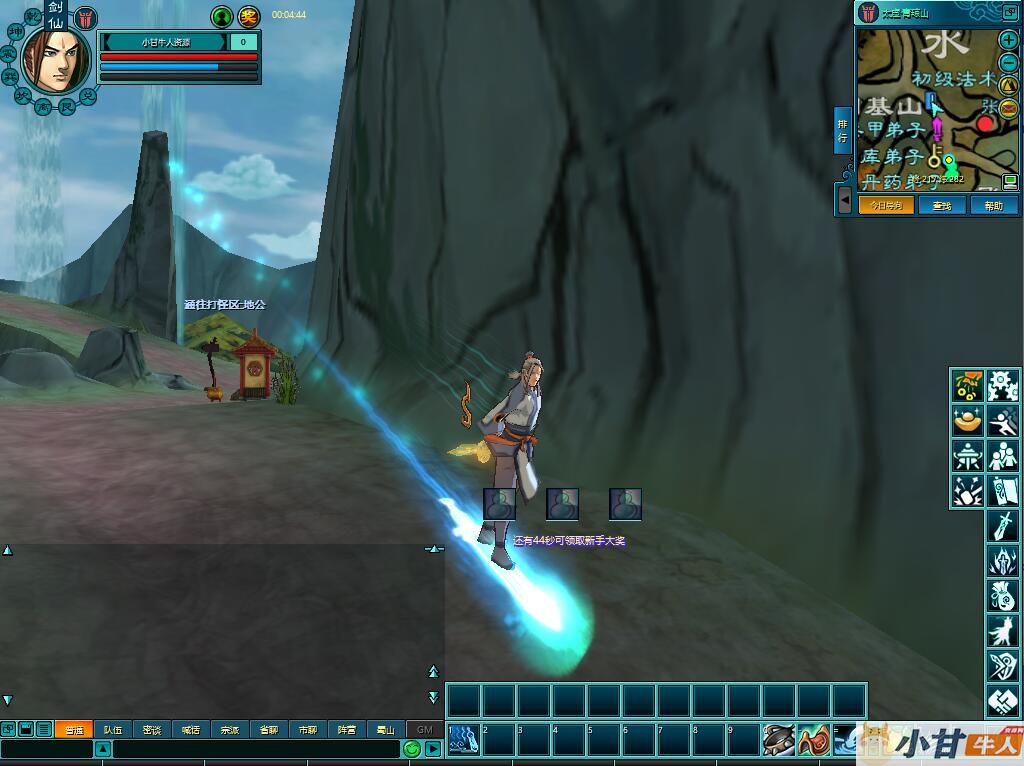Viewport: 1024px width, 766px height.
Task: Activate the first hotbar skill slot
Action: pos(462,739)
